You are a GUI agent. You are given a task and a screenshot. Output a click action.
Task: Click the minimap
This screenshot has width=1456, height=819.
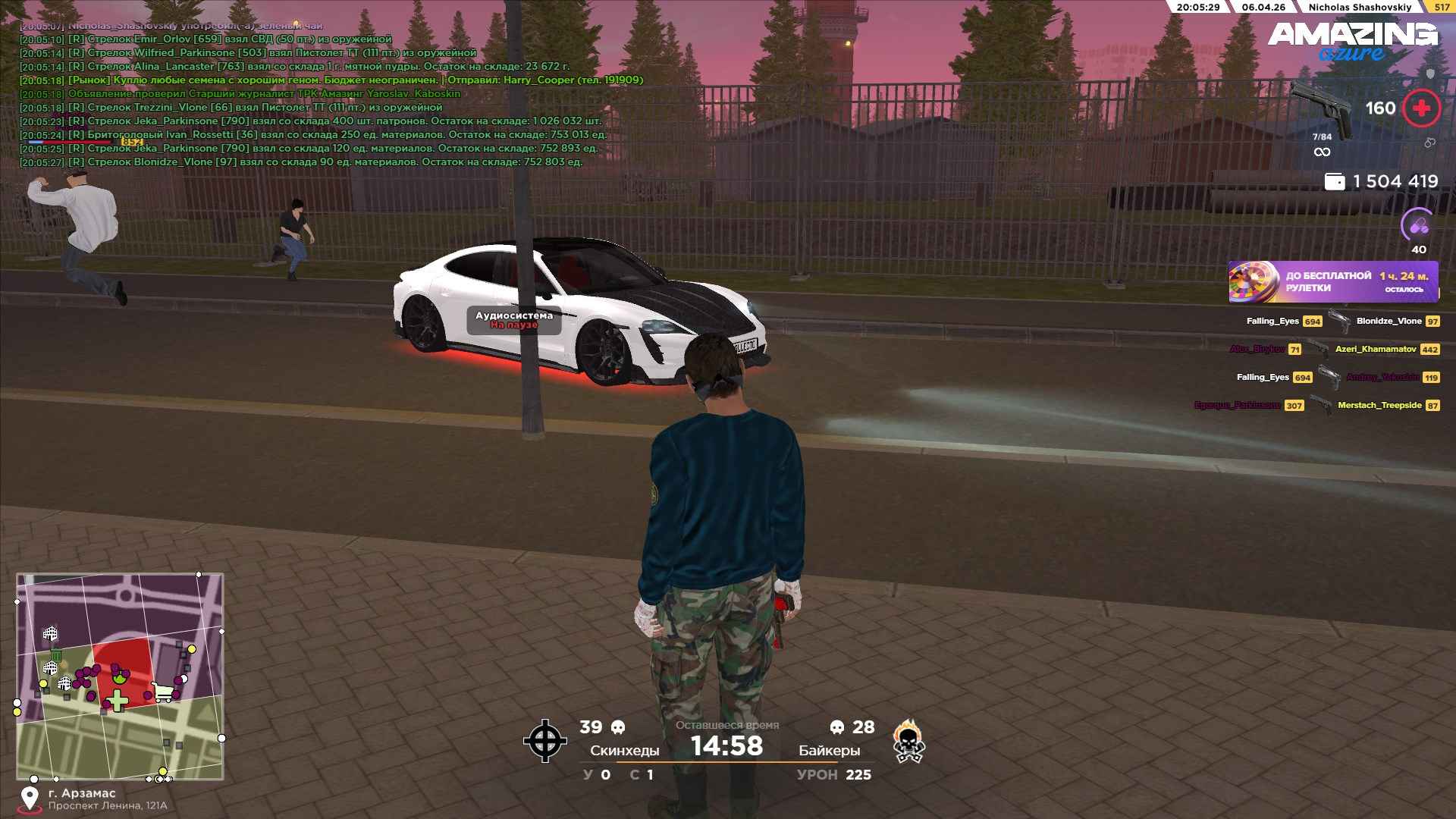[120, 676]
